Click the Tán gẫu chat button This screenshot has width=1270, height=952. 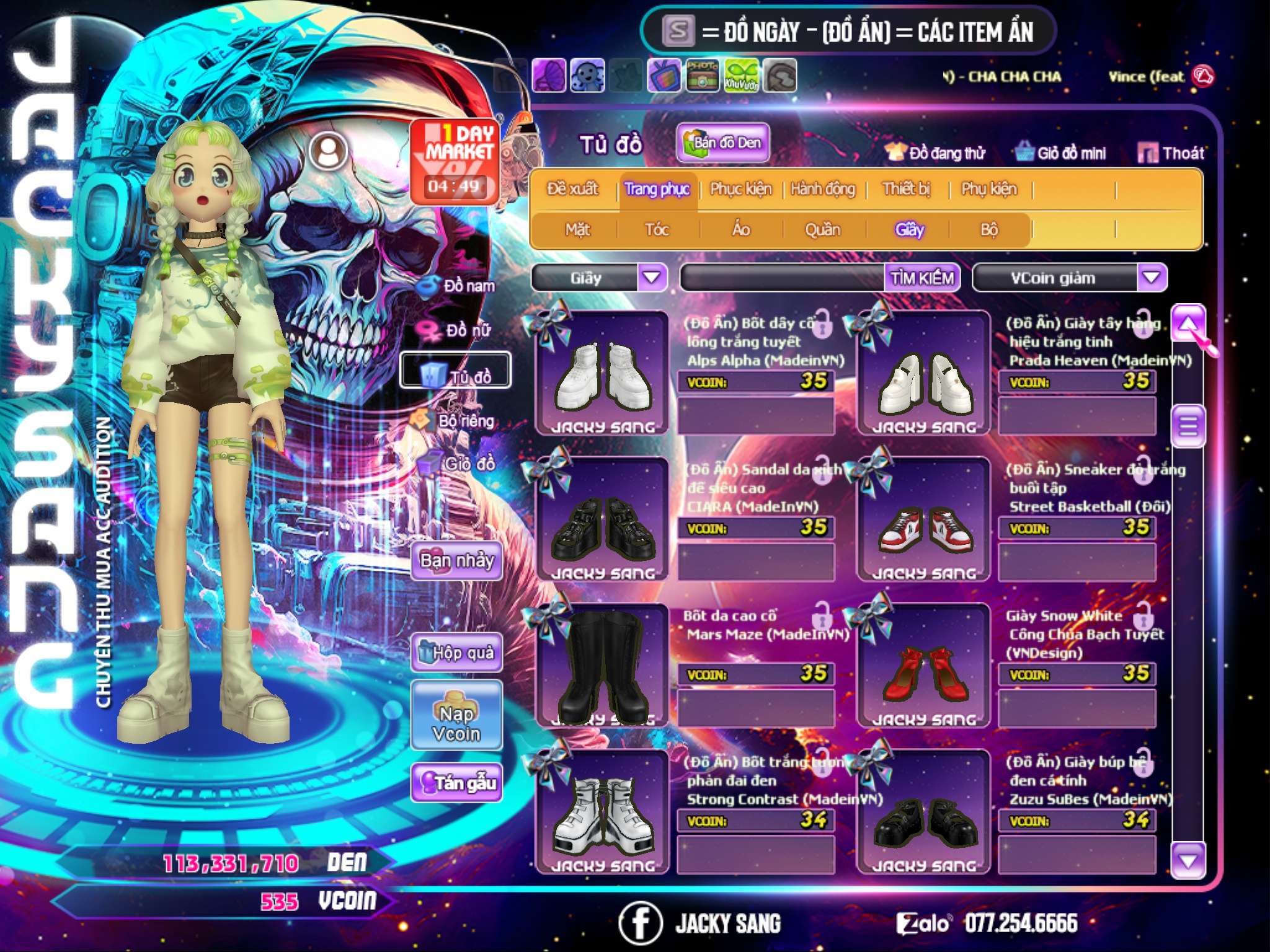456,783
